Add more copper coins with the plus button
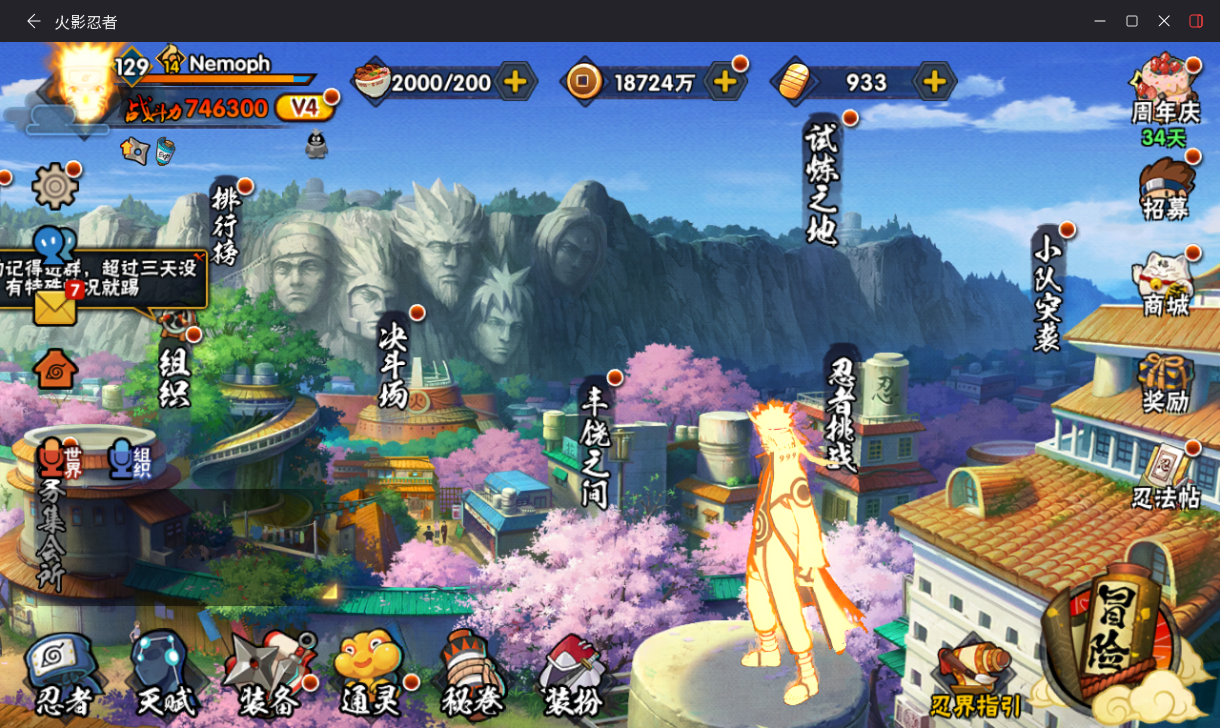The height and width of the screenshot is (728, 1220). pyautogui.click(x=723, y=82)
